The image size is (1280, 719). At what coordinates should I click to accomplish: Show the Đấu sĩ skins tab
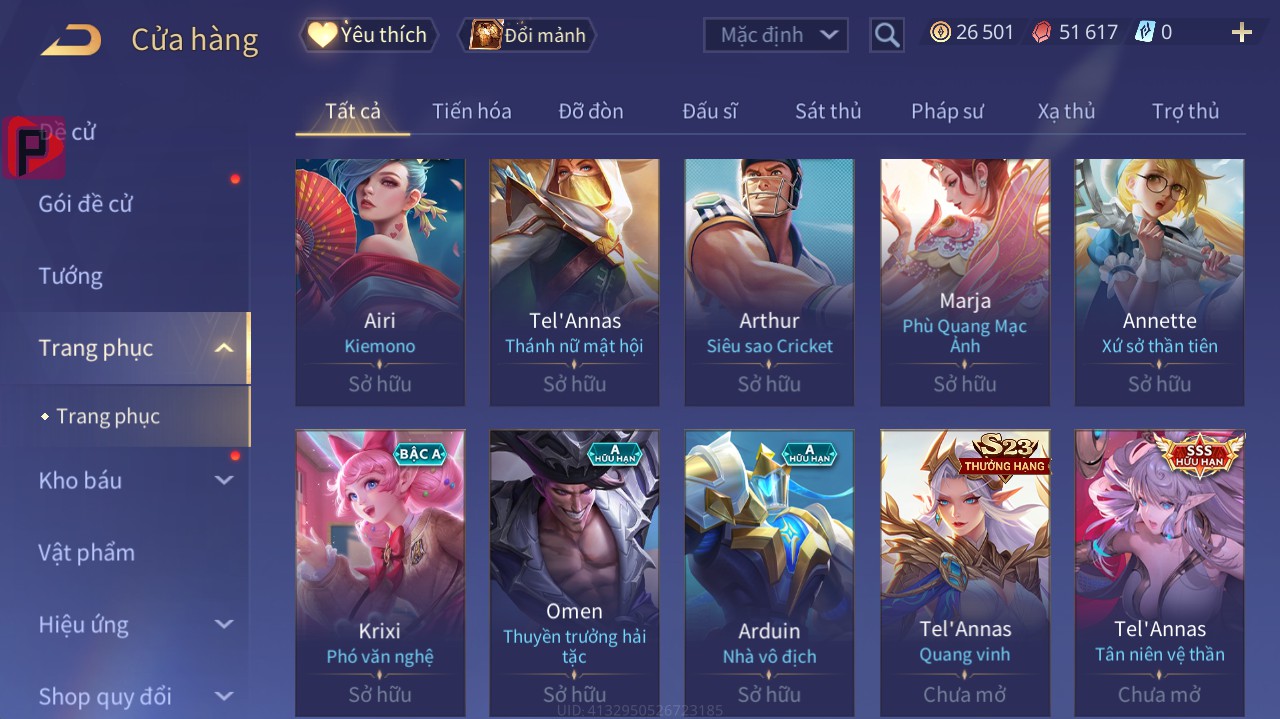(709, 111)
